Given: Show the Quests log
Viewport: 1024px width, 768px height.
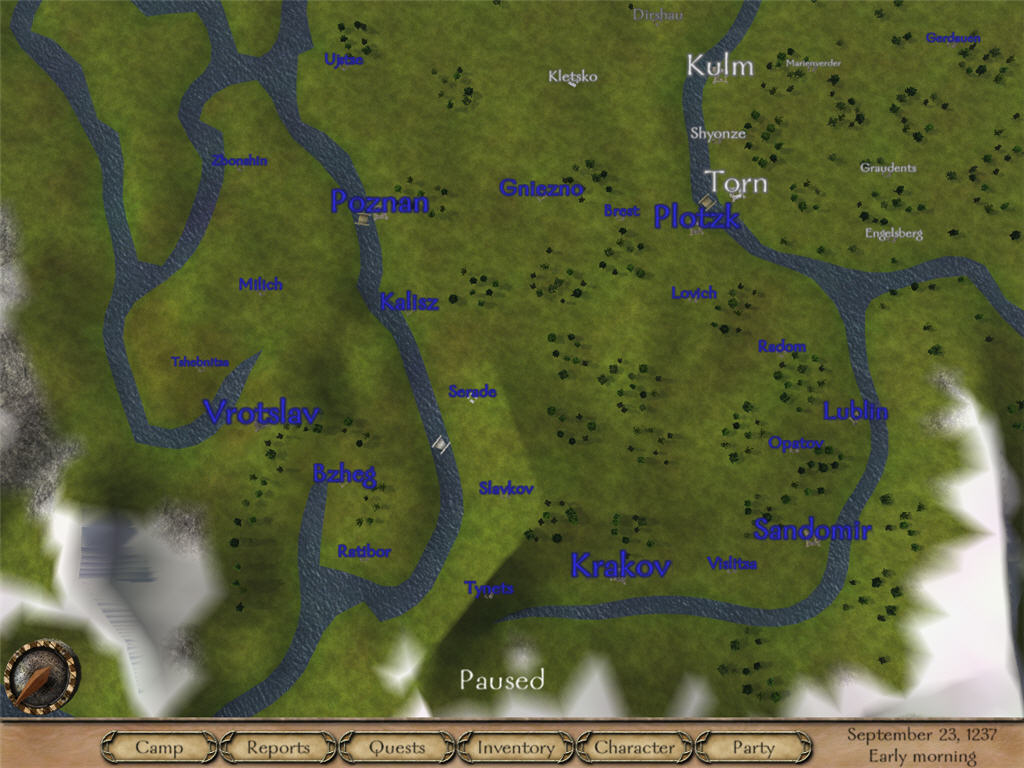Looking at the screenshot, I should point(397,747).
